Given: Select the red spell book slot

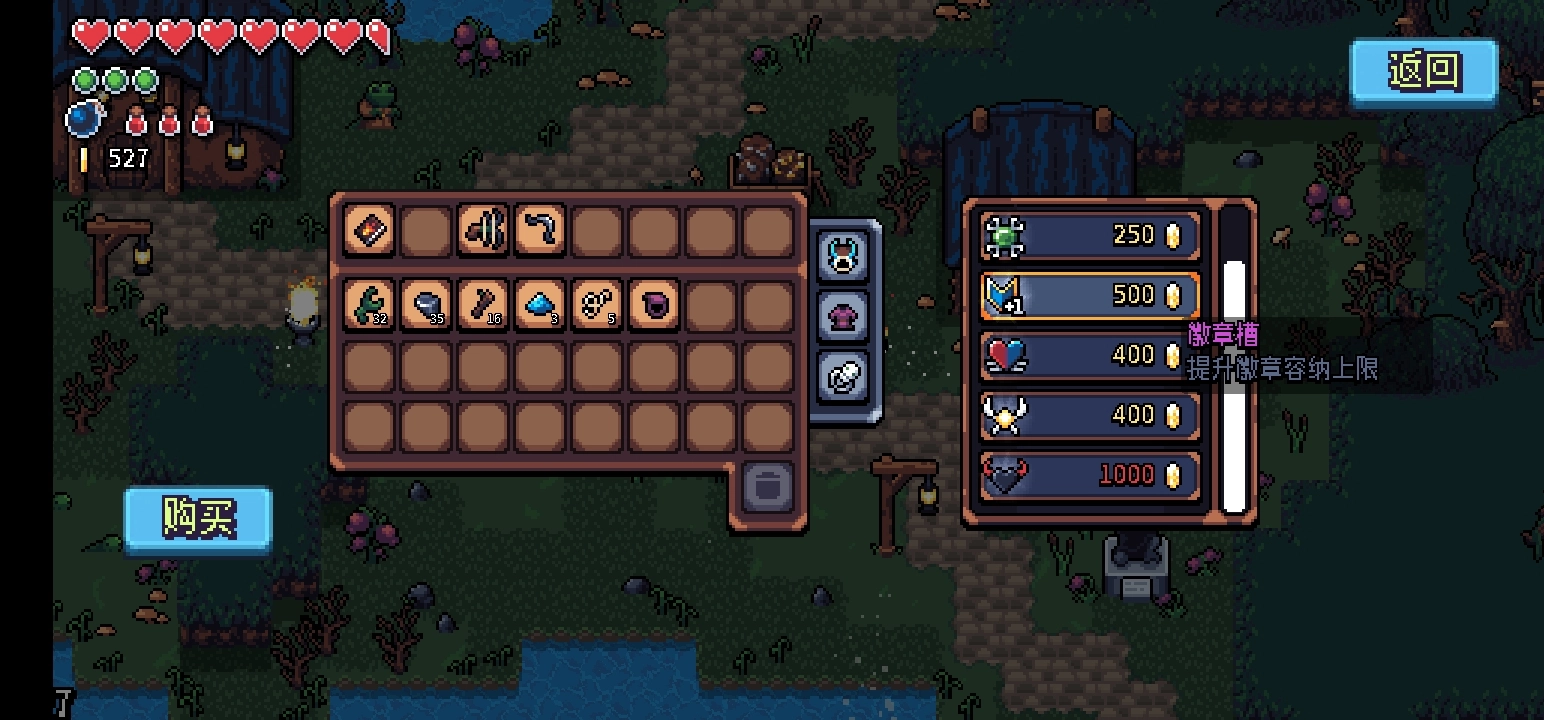Looking at the screenshot, I should [x=368, y=231].
